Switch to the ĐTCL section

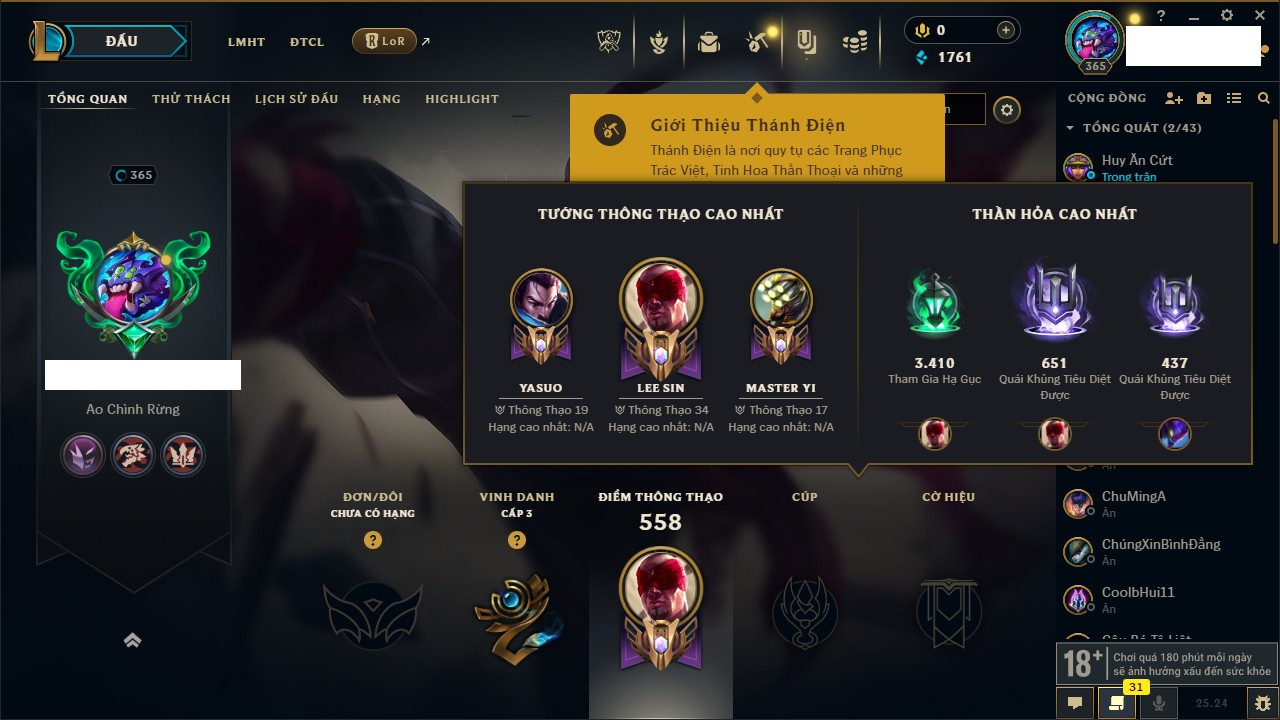pyautogui.click(x=307, y=42)
